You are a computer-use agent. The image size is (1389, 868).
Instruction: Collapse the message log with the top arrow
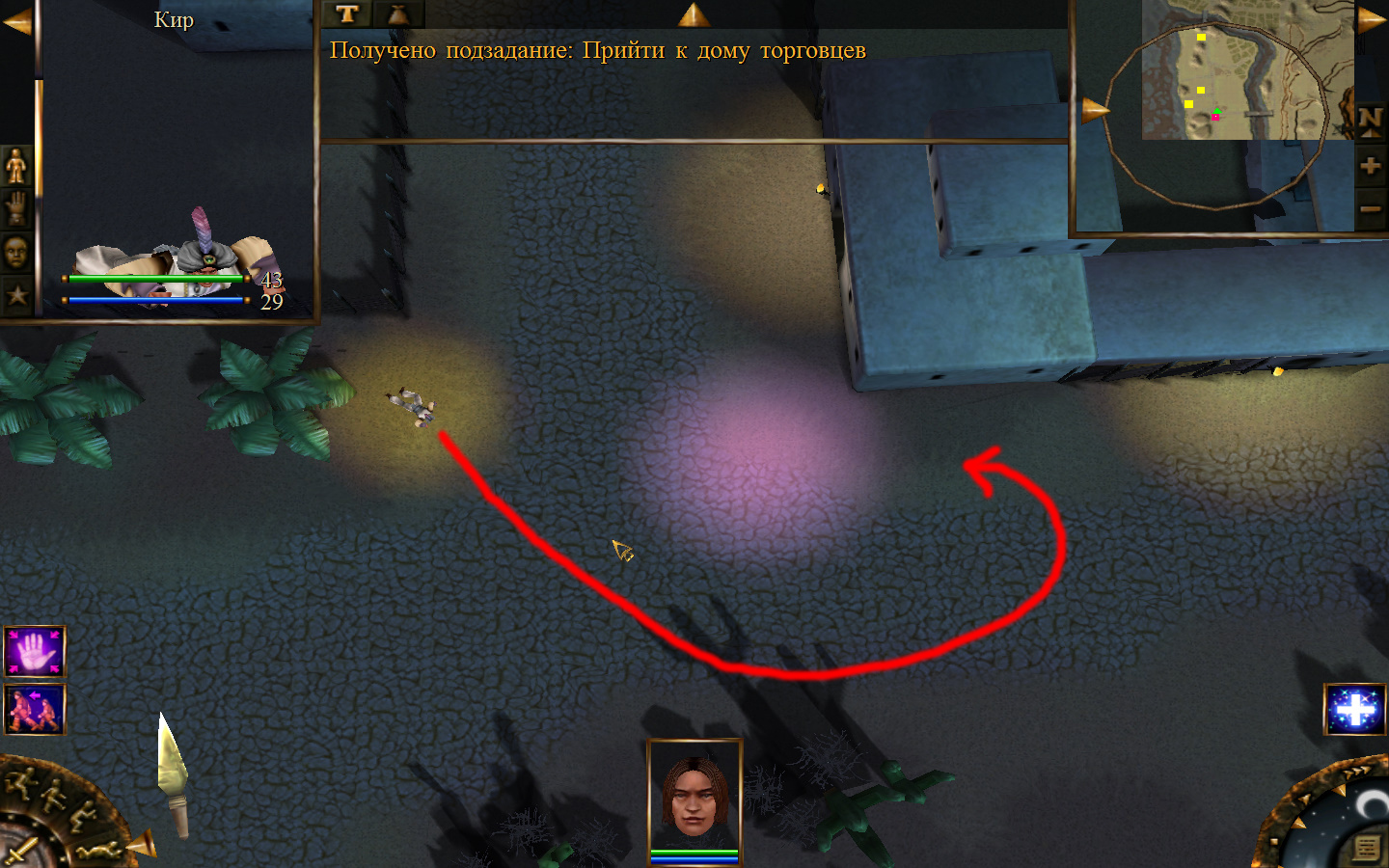coord(693,14)
